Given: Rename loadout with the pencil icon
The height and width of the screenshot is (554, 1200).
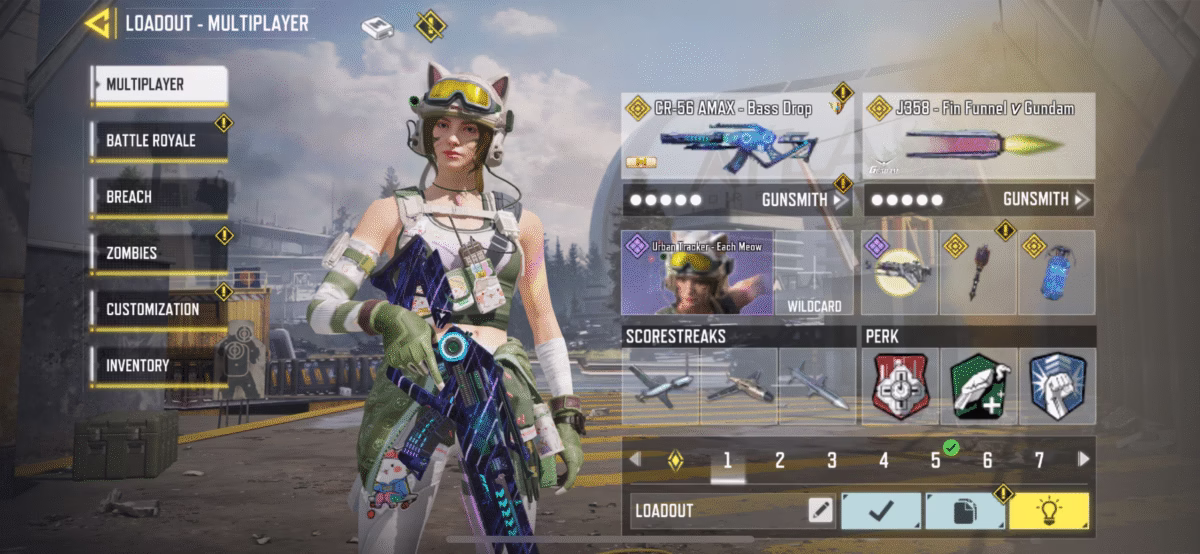Looking at the screenshot, I should click(820, 511).
